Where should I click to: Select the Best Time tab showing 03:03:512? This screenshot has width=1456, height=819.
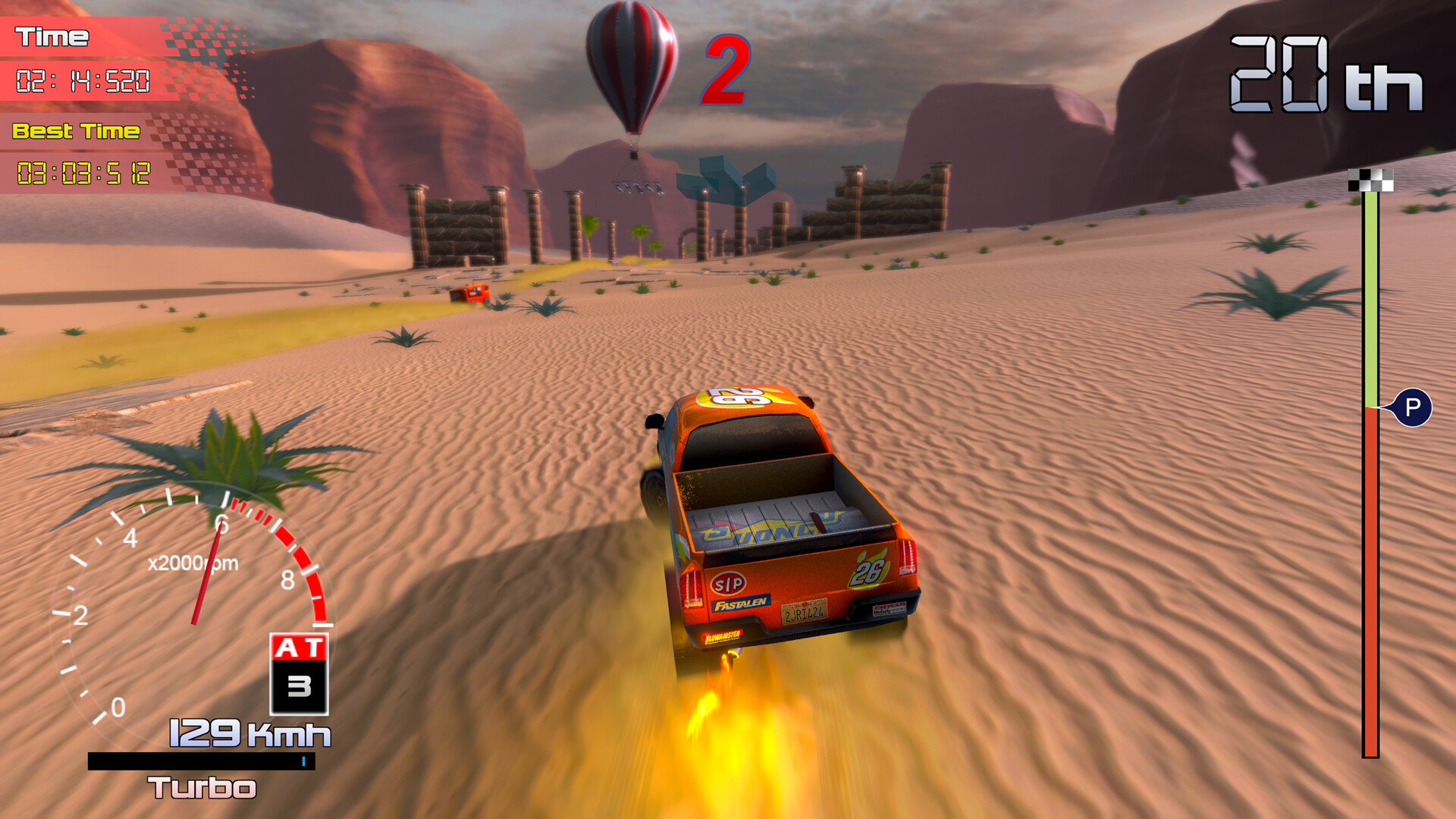coord(83,172)
